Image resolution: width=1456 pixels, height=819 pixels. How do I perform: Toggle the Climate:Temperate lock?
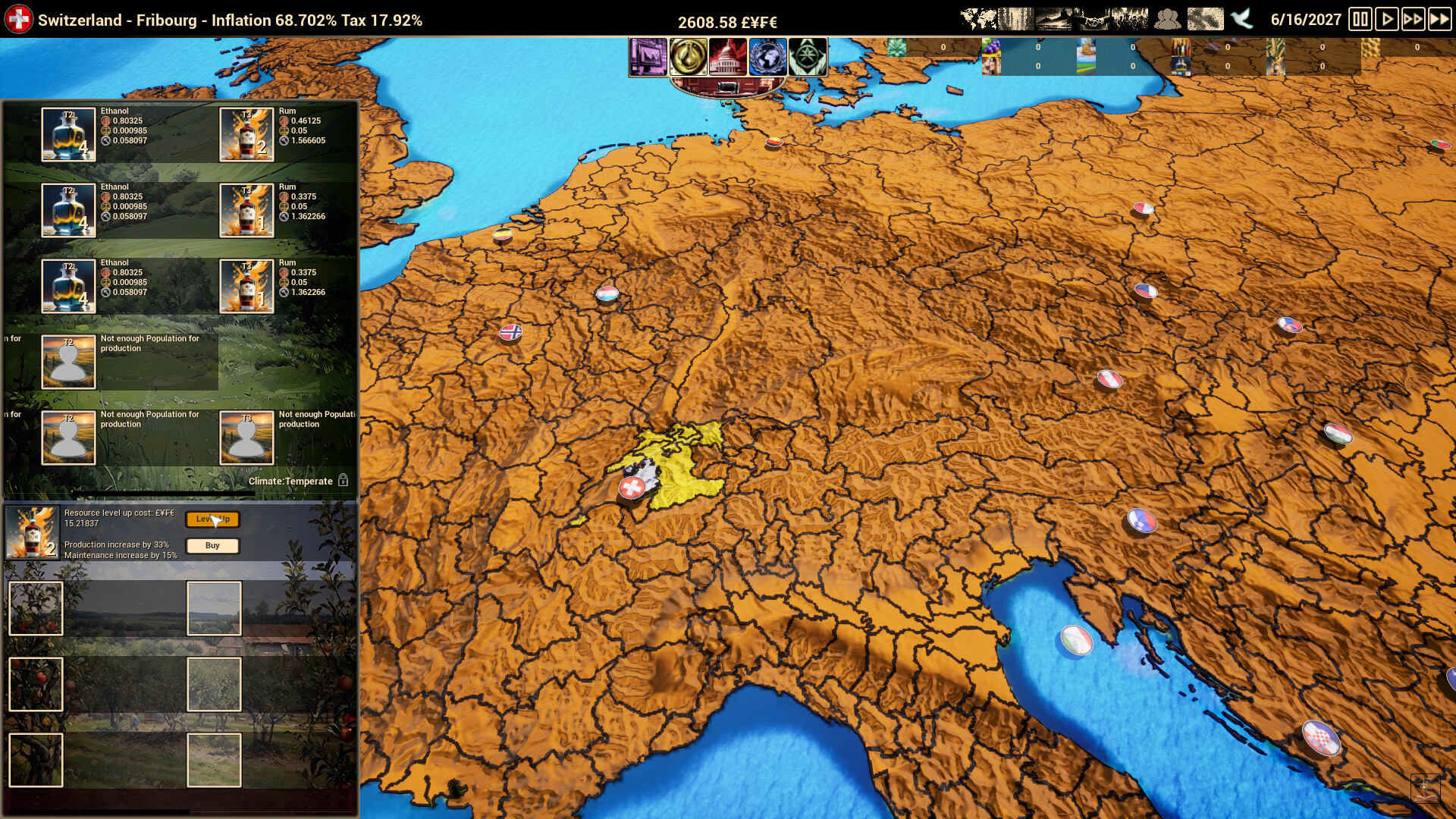(345, 480)
